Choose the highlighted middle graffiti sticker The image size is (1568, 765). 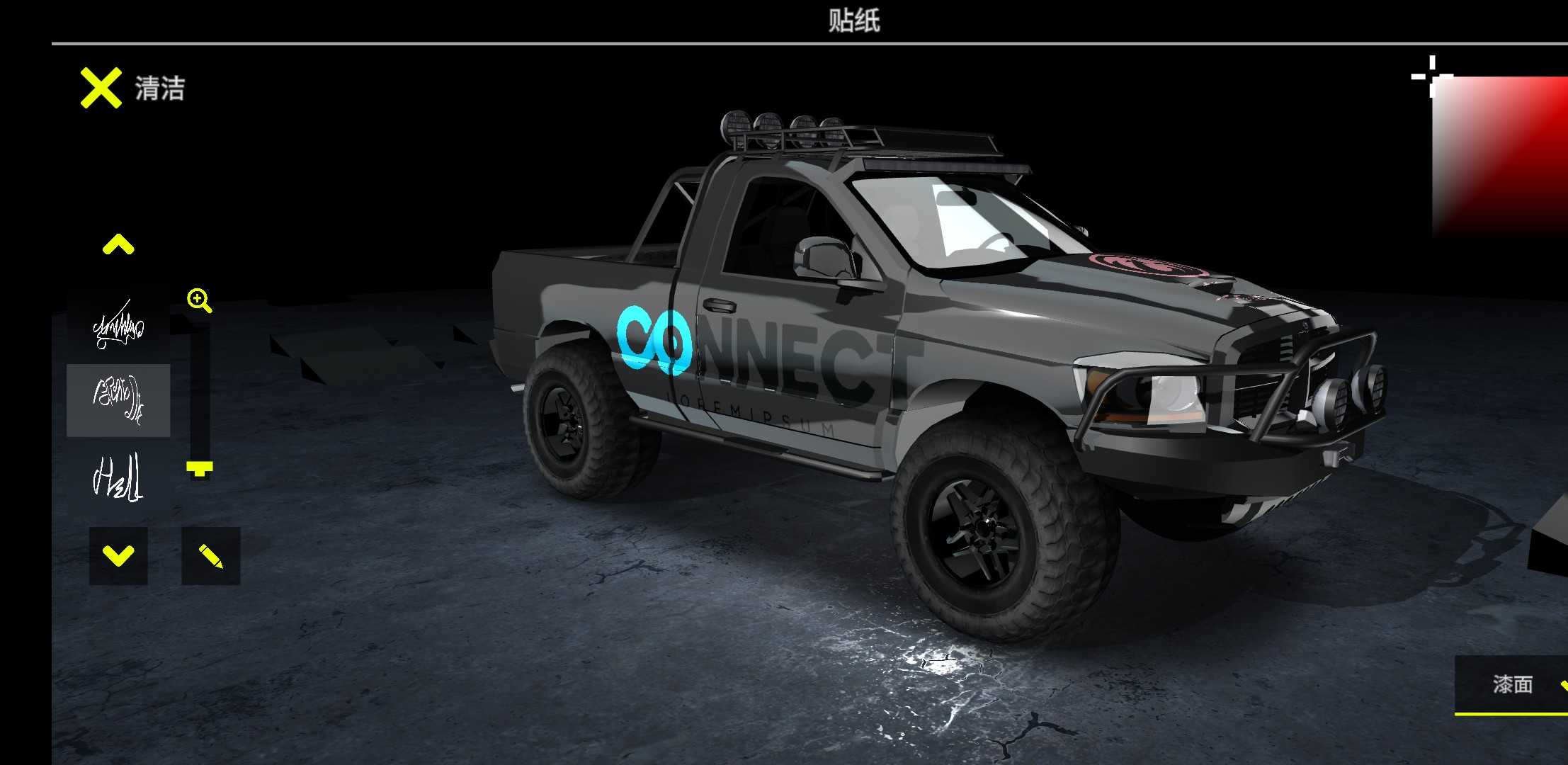(x=118, y=400)
